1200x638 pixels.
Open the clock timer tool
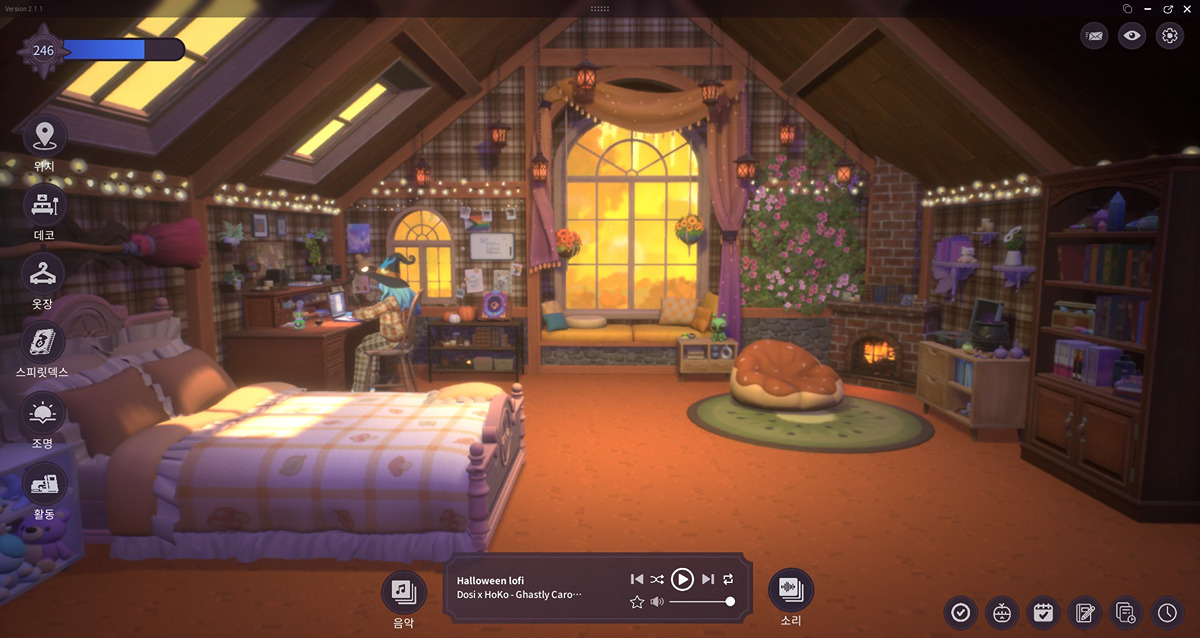pyautogui.click(x=1167, y=612)
